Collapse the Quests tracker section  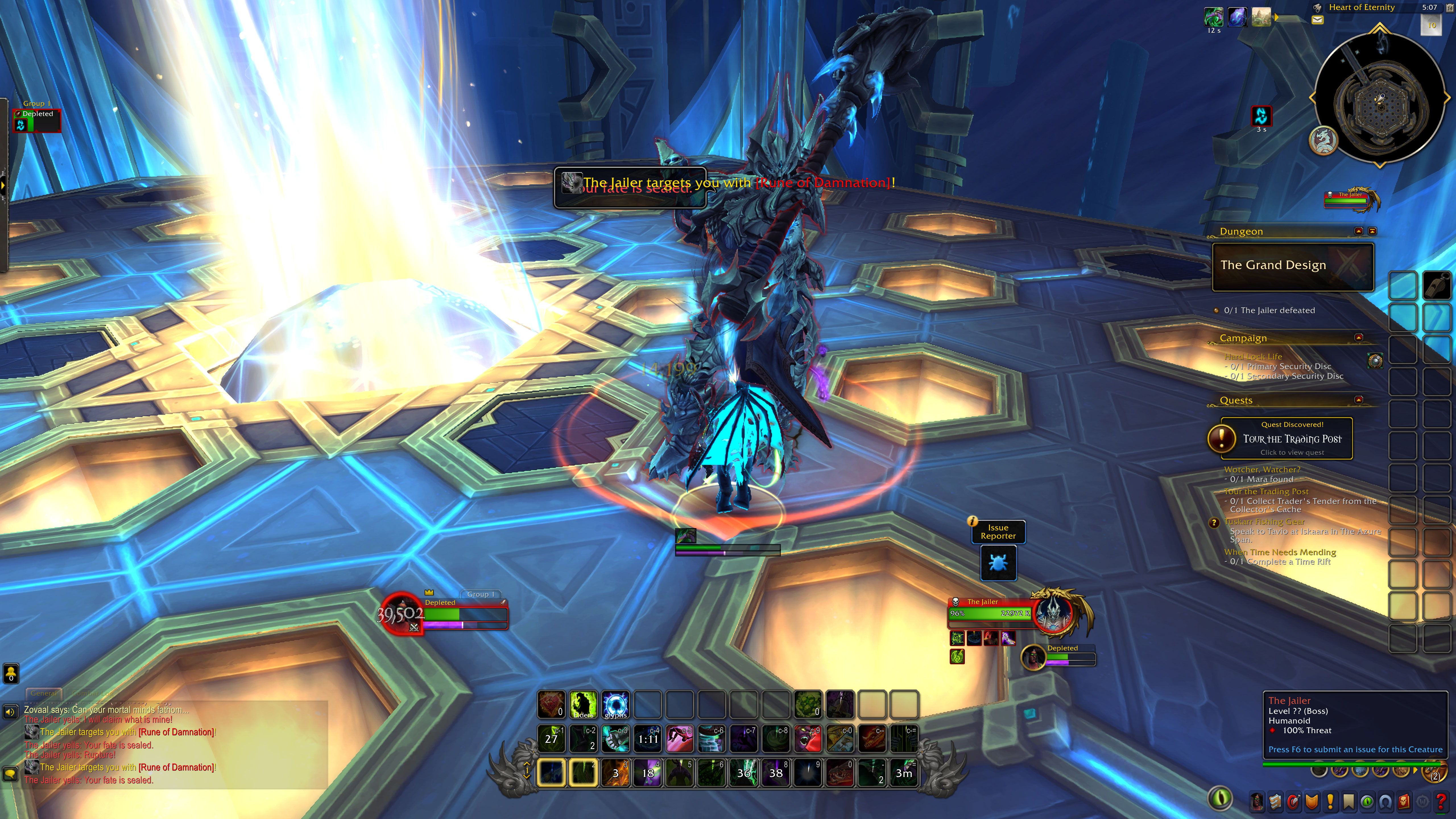(1358, 400)
